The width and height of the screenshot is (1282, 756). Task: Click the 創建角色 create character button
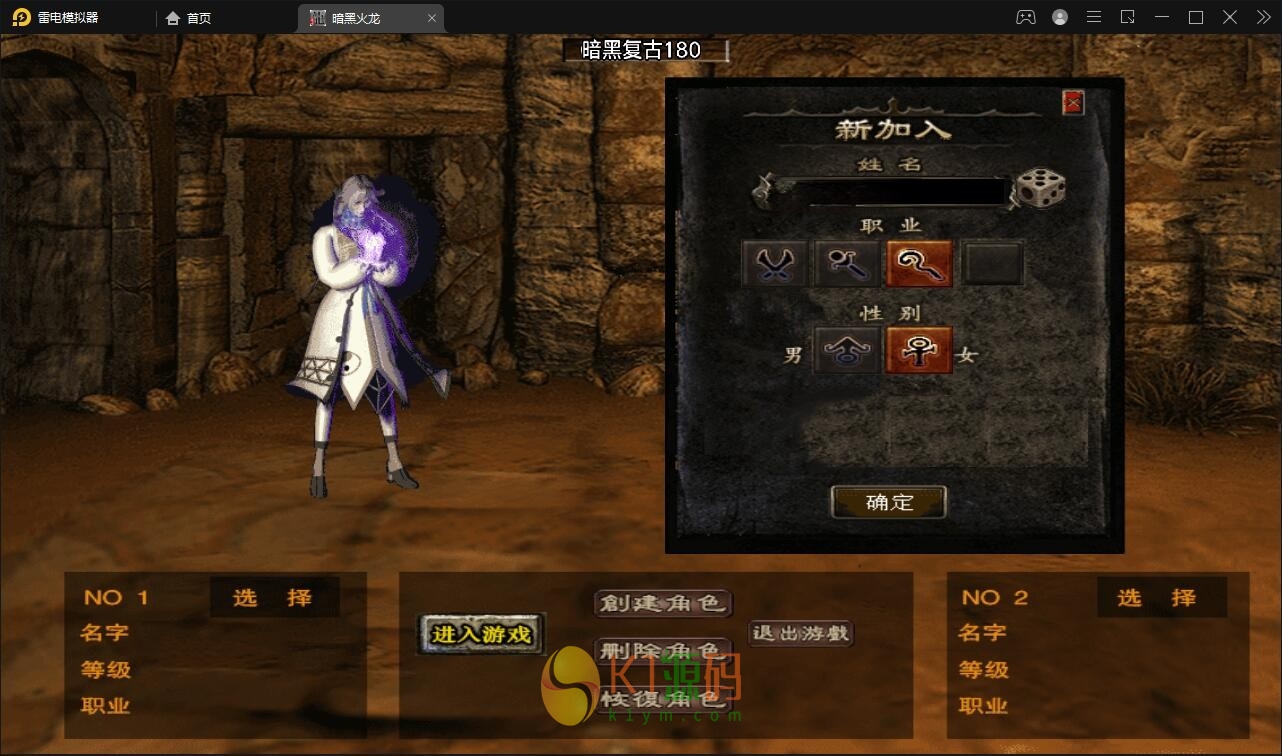point(663,602)
